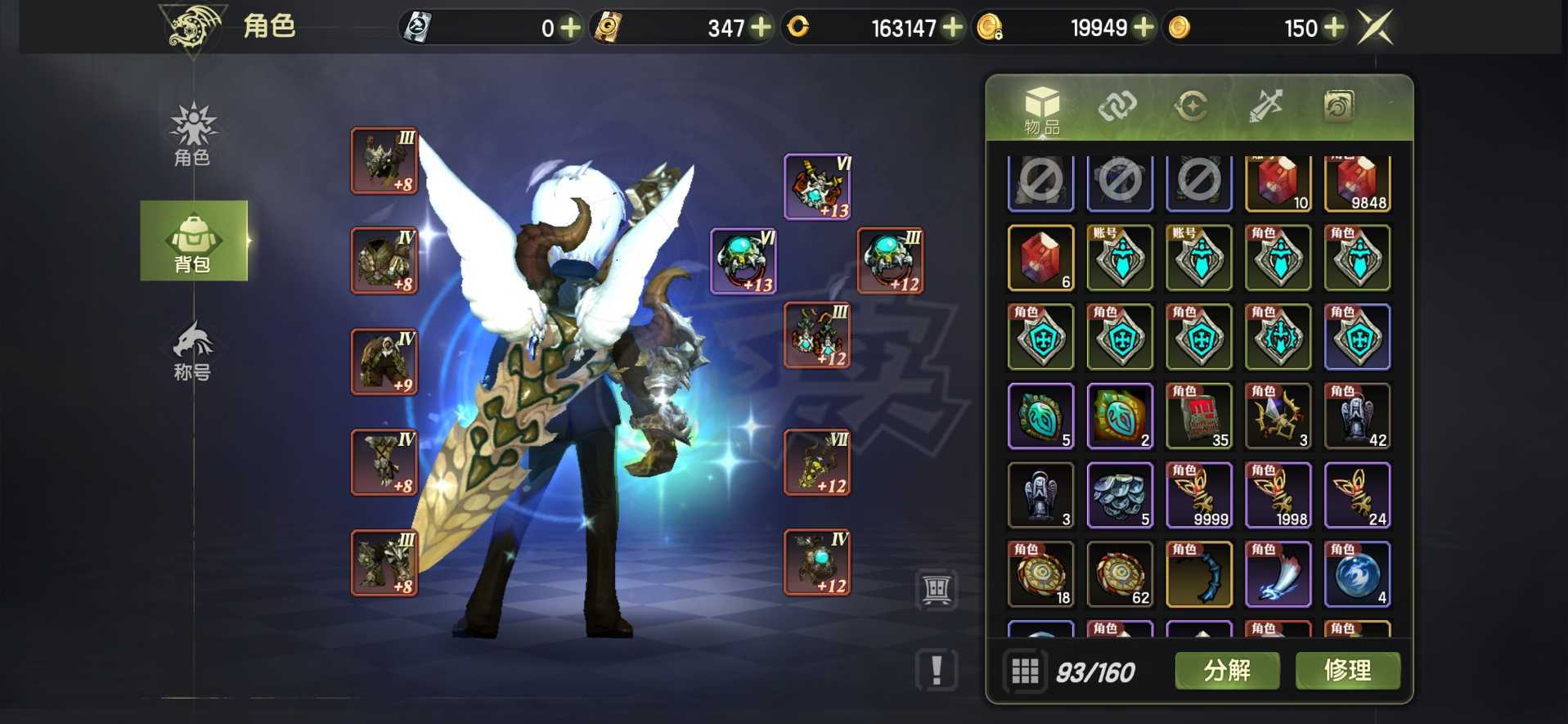Switch to the 角色 character tab
The image size is (1568, 724).
tap(192, 135)
